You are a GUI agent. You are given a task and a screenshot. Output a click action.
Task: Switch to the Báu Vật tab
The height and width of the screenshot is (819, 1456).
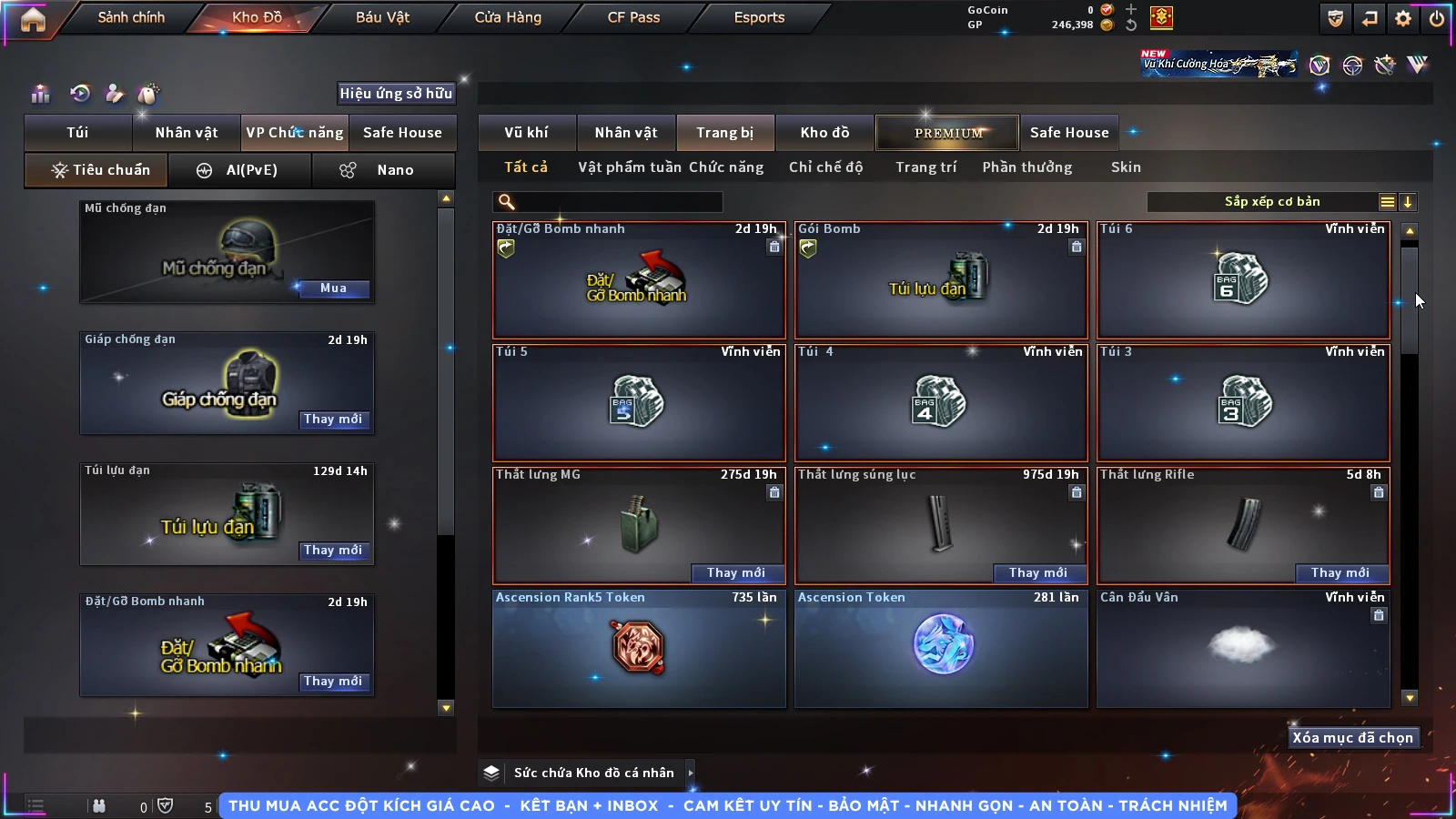(382, 17)
